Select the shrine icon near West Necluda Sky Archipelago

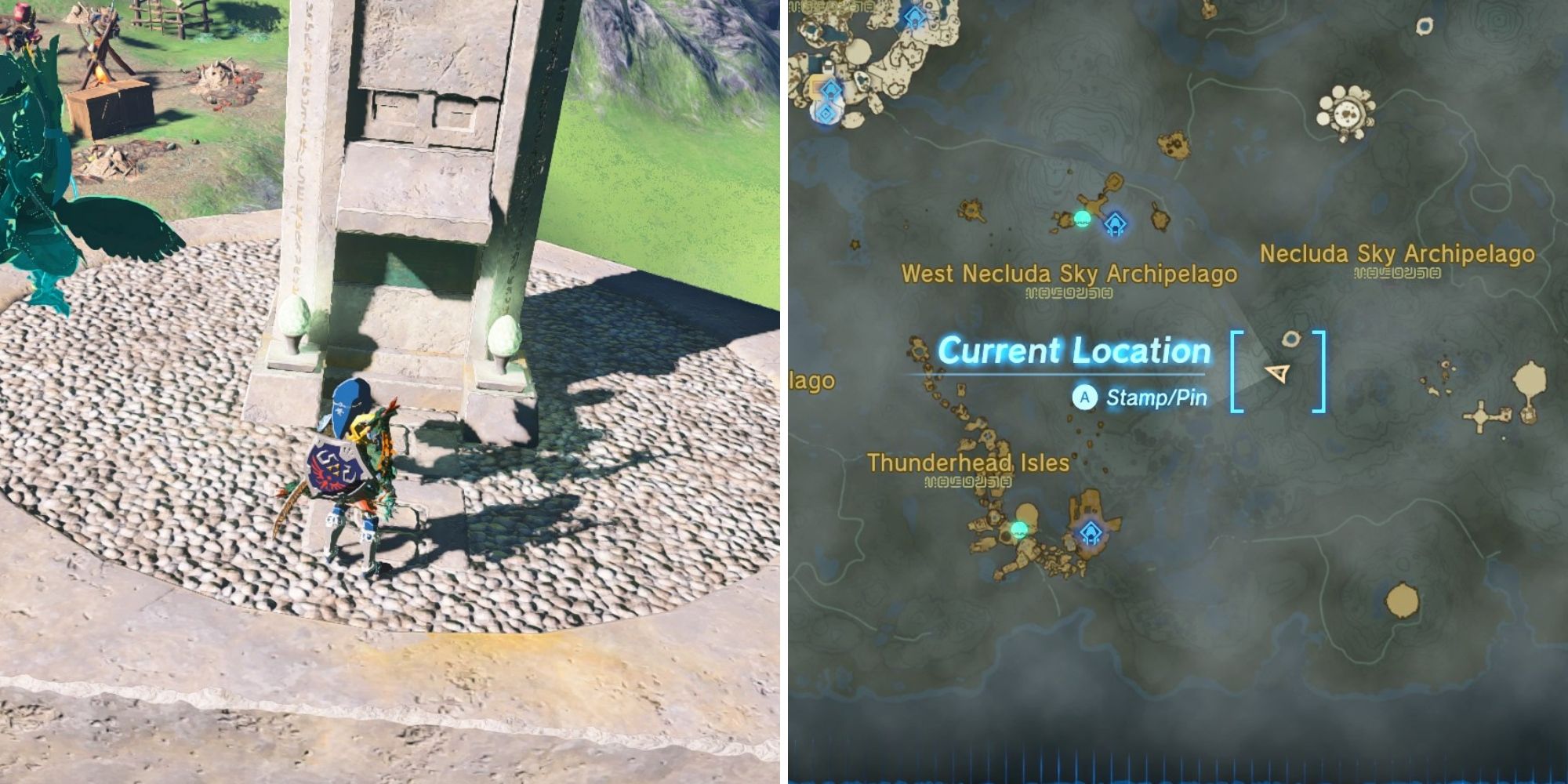[x=1116, y=225]
